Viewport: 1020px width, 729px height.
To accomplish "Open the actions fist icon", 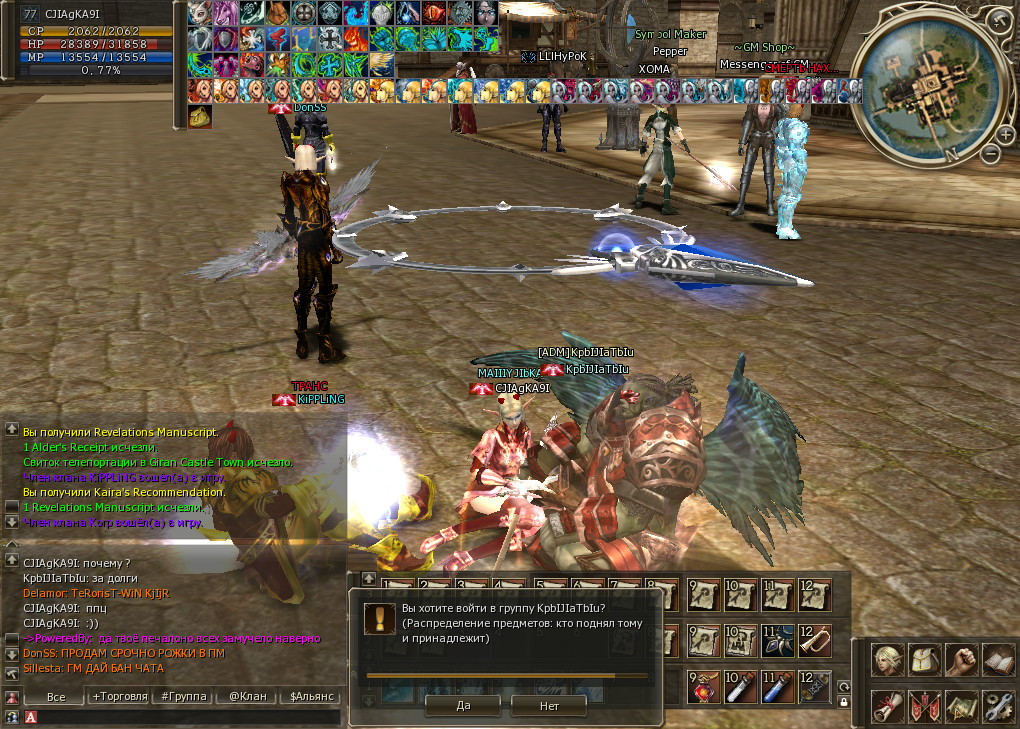I will click(961, 660).
